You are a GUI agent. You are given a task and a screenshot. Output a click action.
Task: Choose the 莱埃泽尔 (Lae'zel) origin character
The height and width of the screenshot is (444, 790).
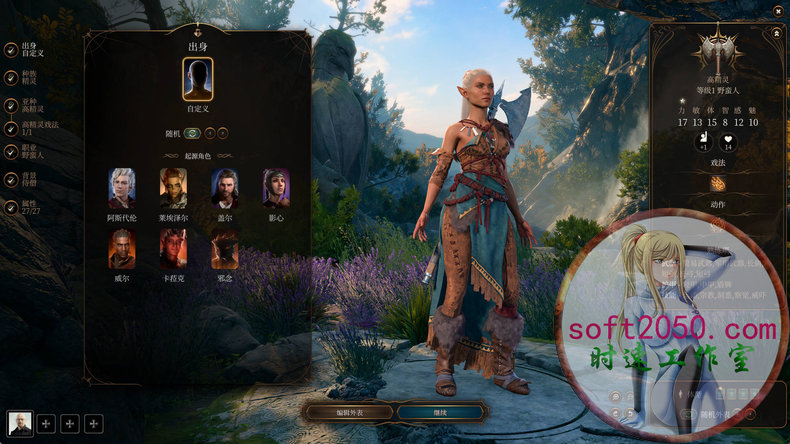173,189
